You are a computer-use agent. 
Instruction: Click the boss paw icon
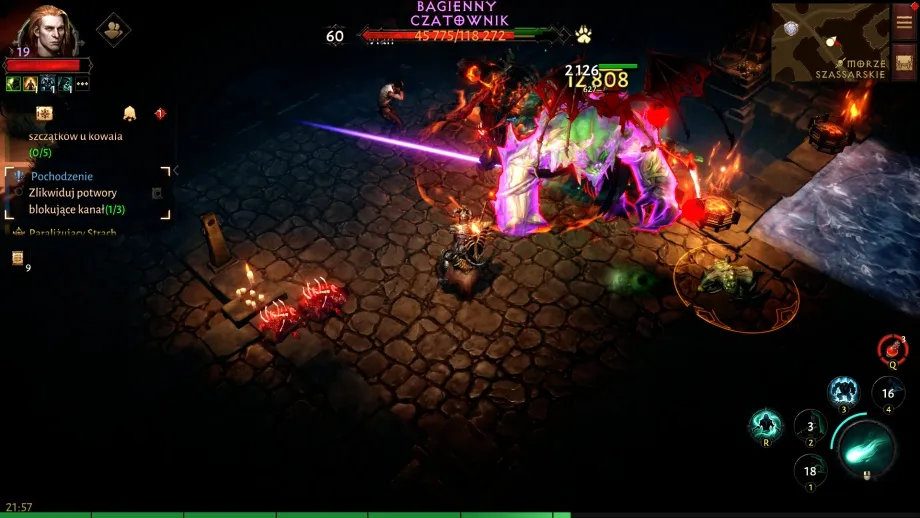pos(583,35)
